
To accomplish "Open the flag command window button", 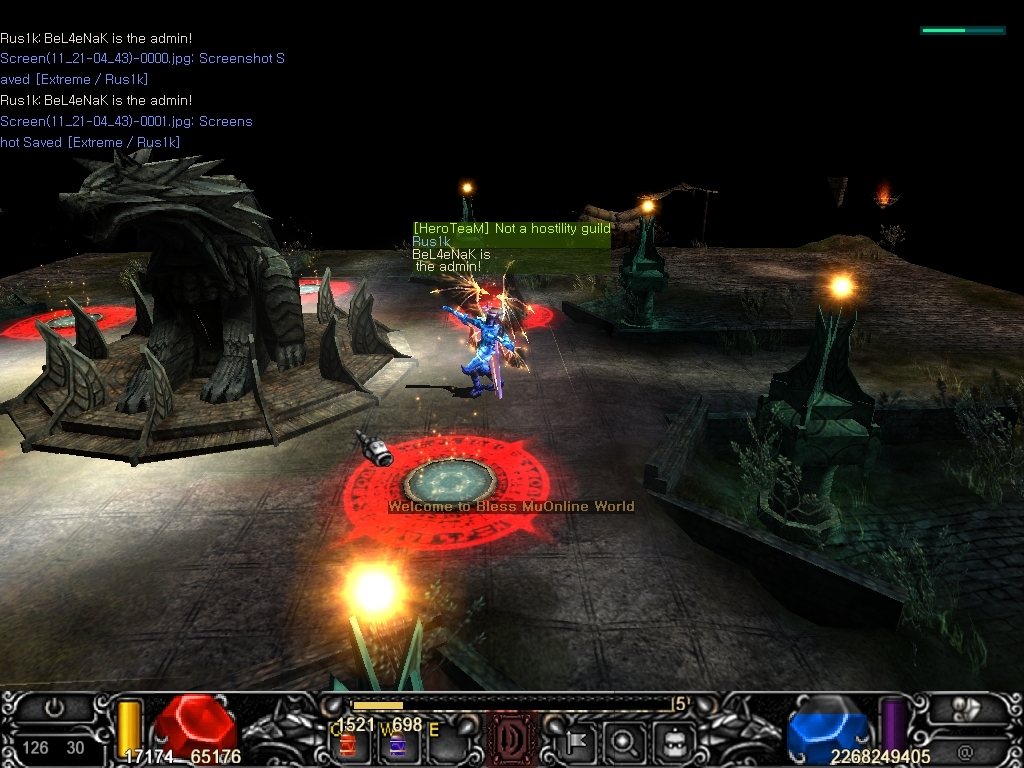I will pyautogui.click(x=577, y=742).
